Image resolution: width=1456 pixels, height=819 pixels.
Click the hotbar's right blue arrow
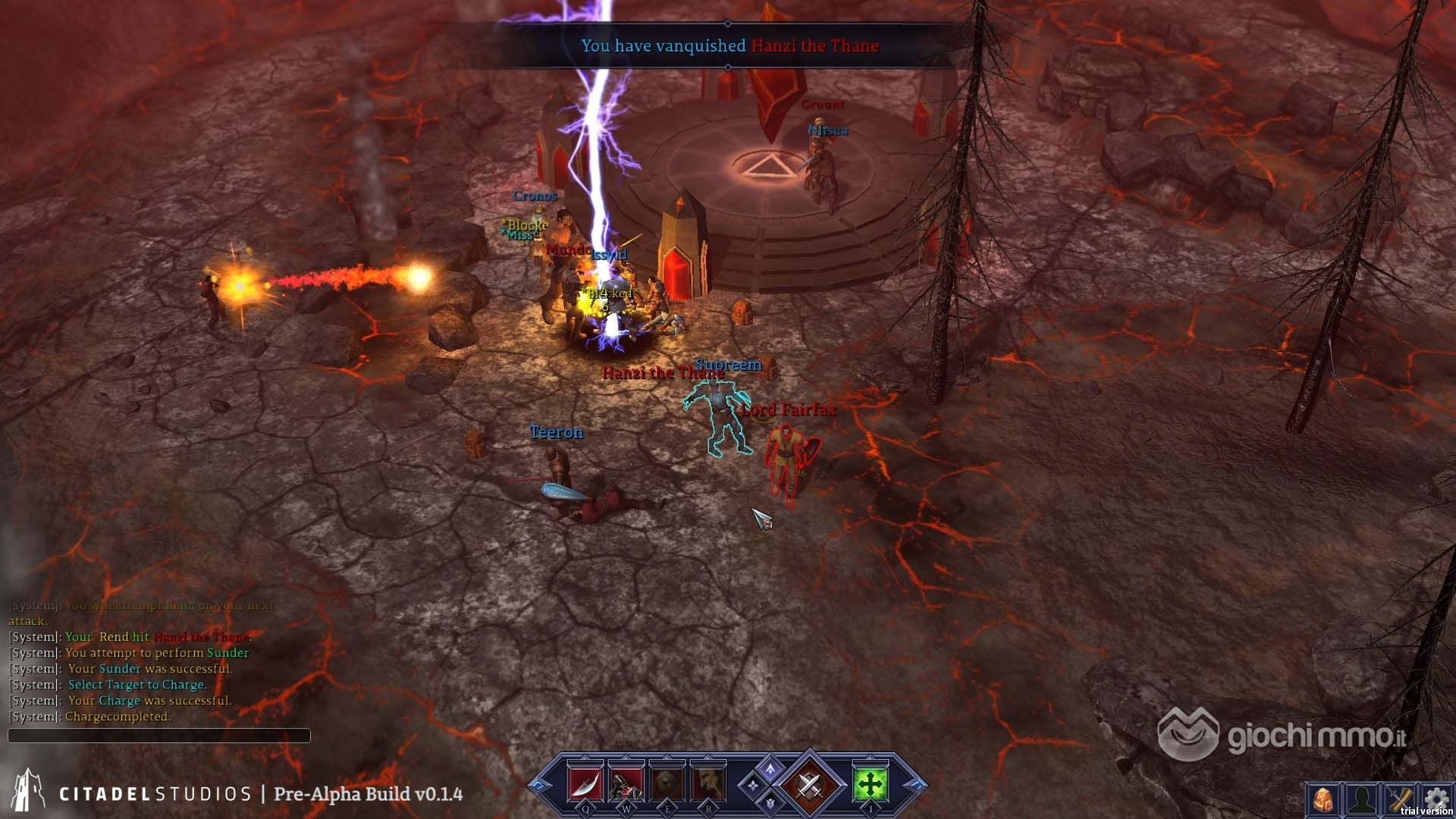(x=915, y=786)
